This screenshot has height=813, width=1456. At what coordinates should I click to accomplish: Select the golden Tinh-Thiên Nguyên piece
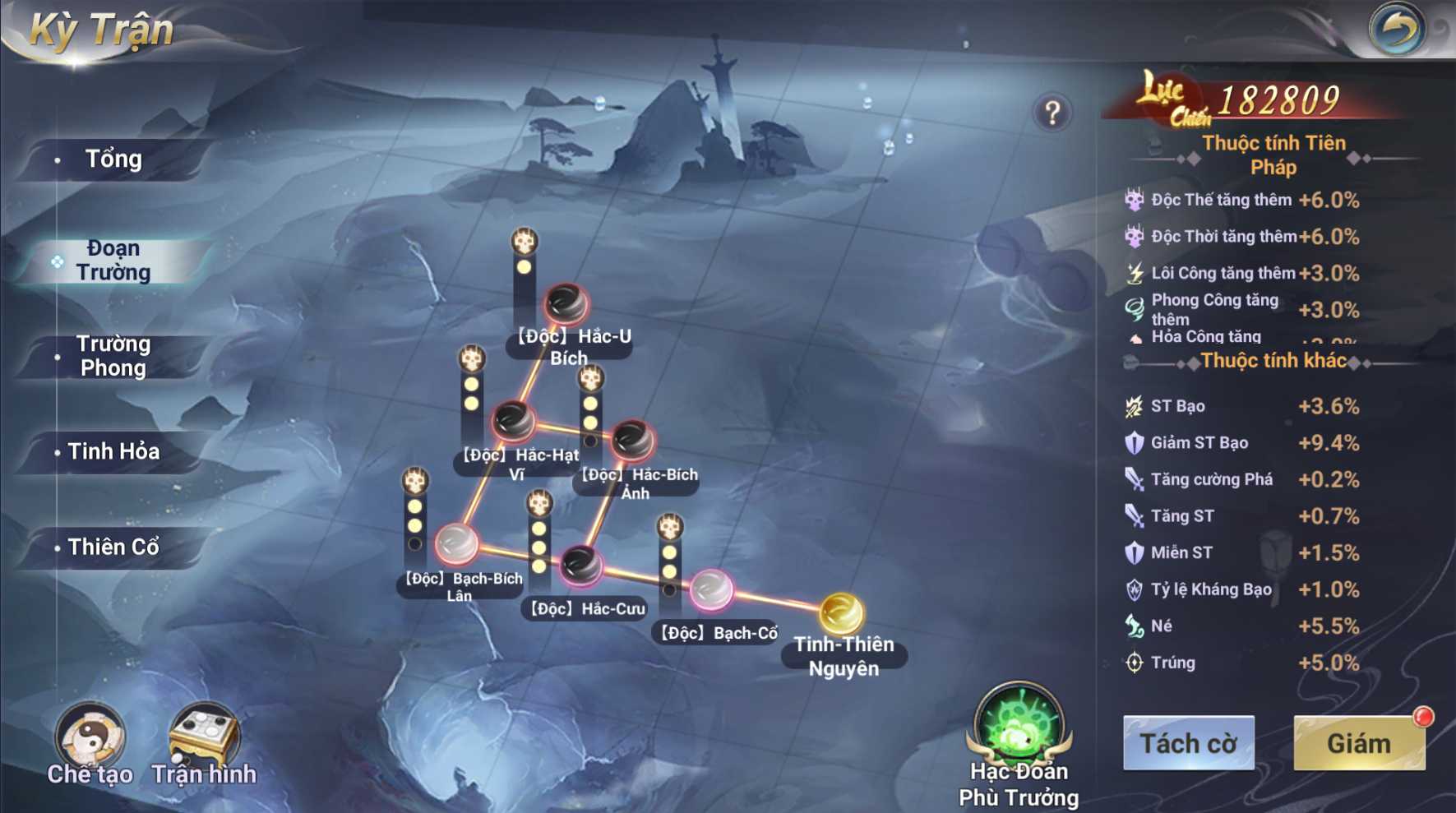[x=841, y=613]
